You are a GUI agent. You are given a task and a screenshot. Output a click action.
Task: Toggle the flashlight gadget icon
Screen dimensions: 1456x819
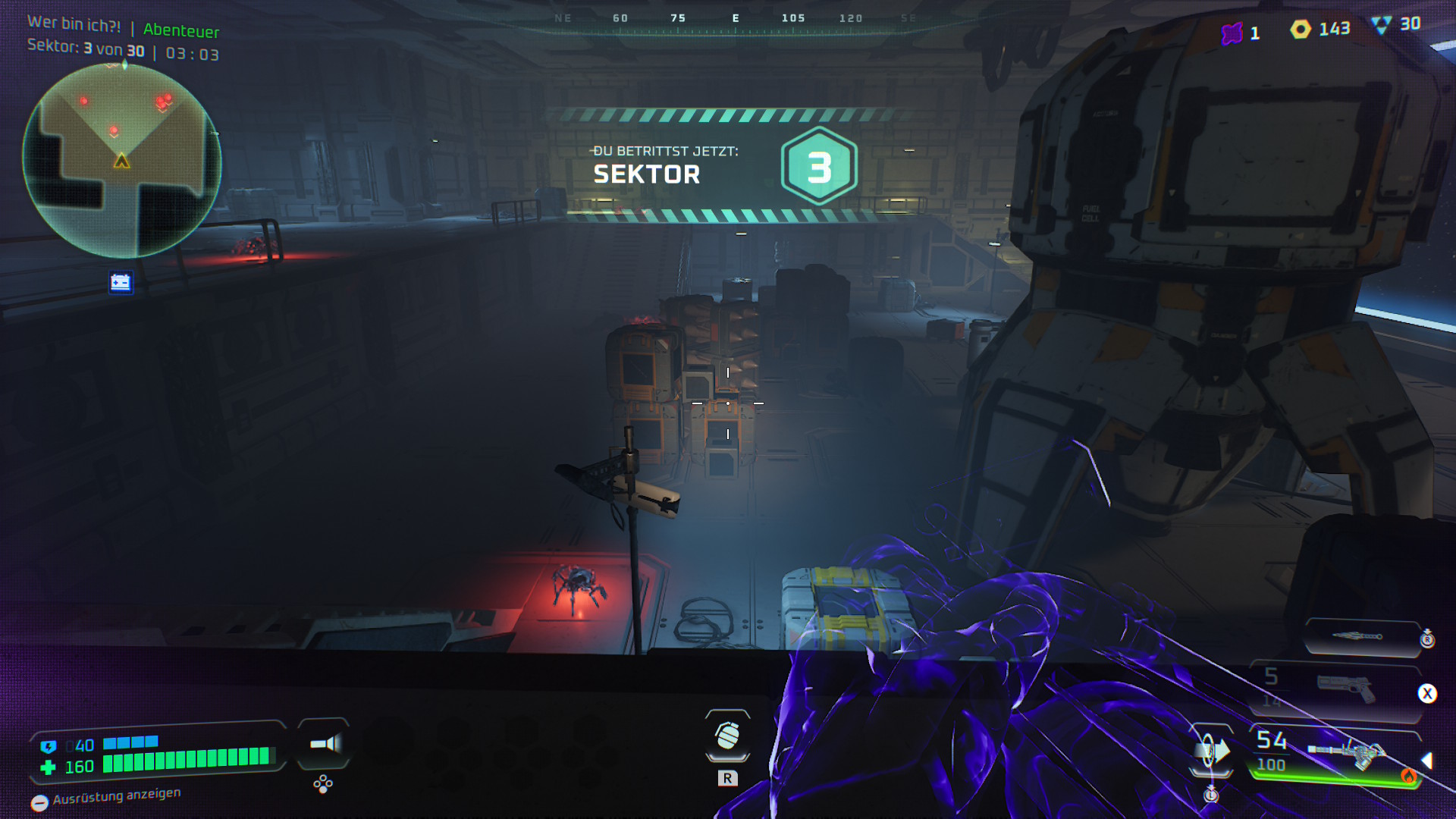(325, 743)
